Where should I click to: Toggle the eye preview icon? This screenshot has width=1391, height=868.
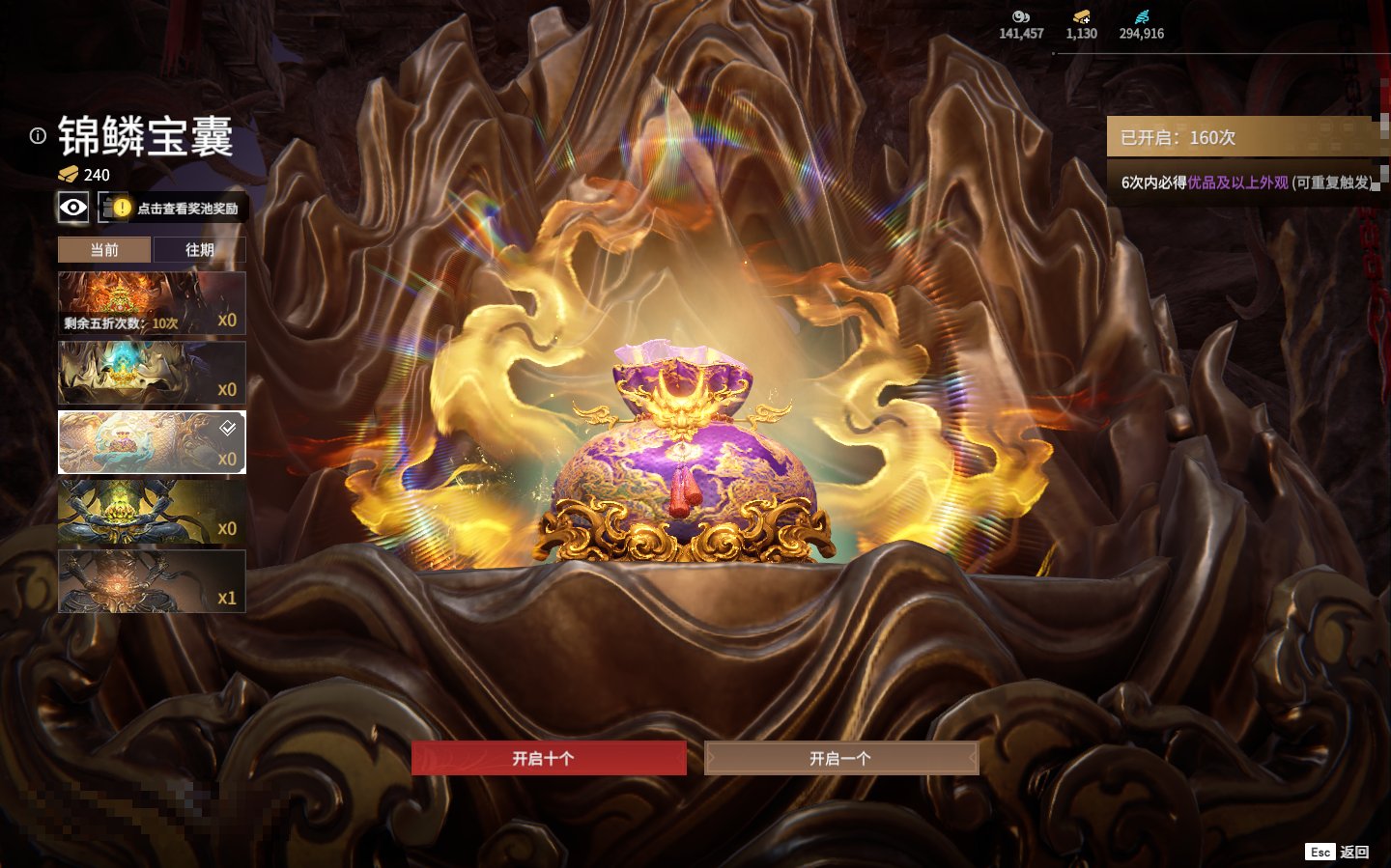[x=73, y=207]
